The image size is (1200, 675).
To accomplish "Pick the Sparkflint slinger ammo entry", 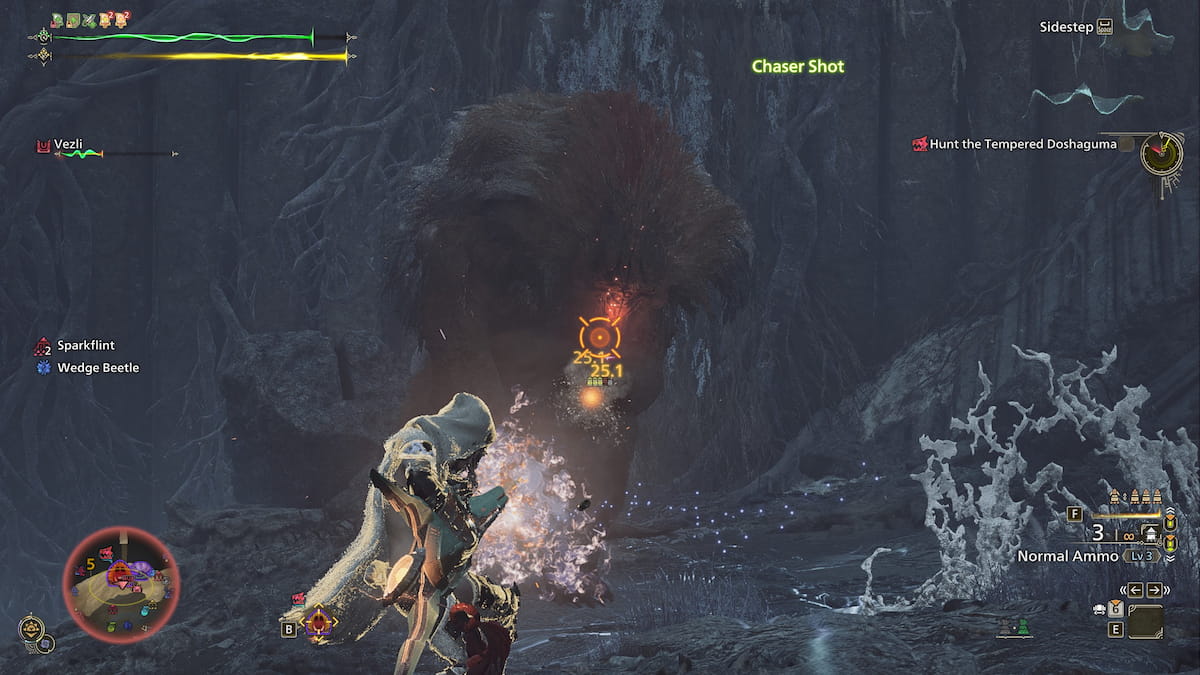I will click(85, 346).
